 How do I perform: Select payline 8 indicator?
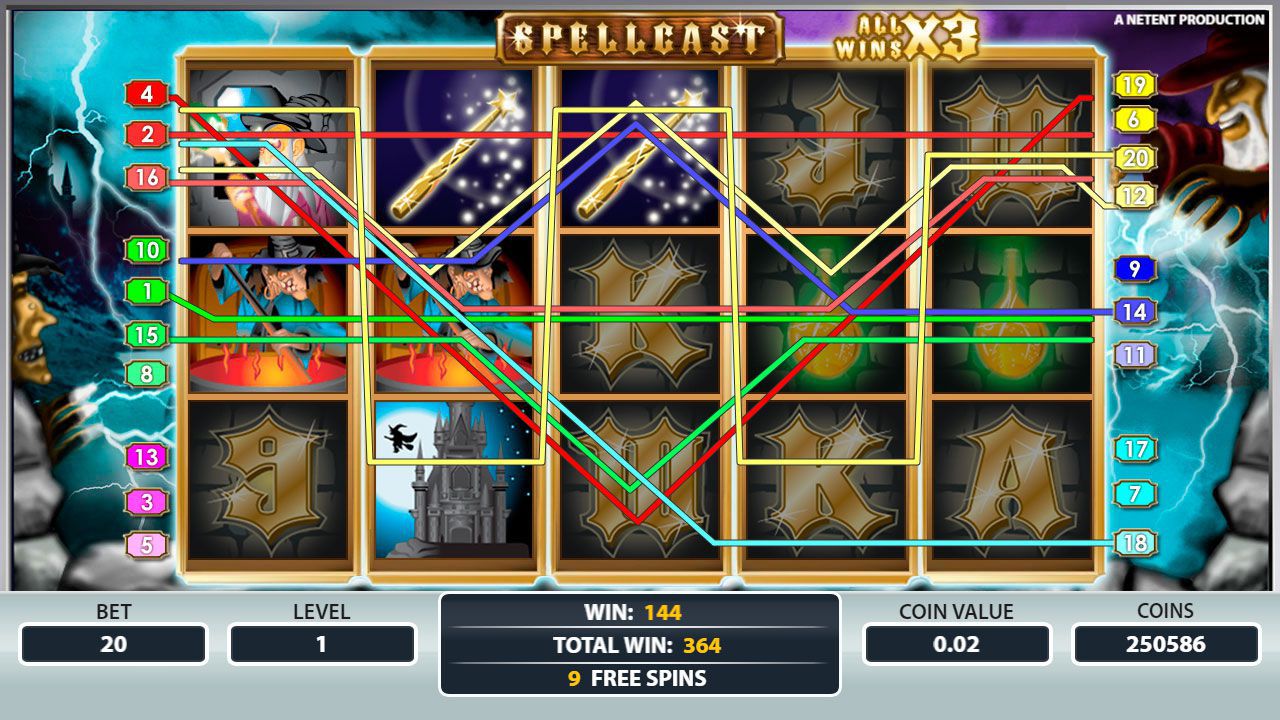tap(147, 374)
